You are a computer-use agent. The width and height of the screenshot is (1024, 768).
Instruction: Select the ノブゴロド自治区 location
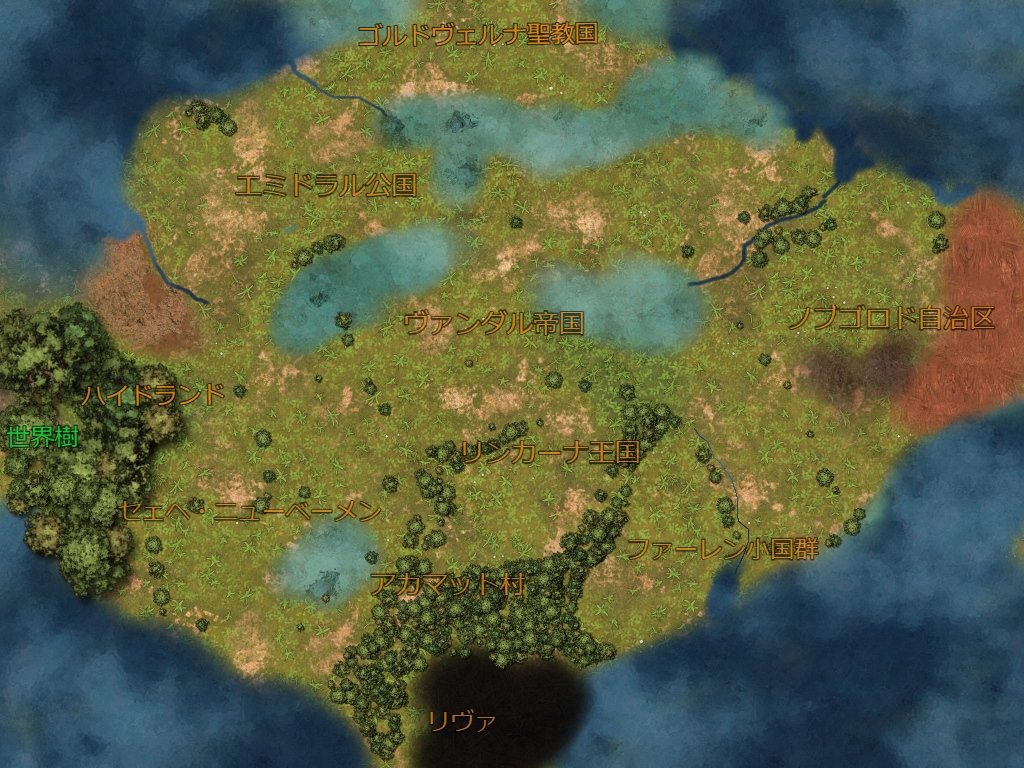891,318
